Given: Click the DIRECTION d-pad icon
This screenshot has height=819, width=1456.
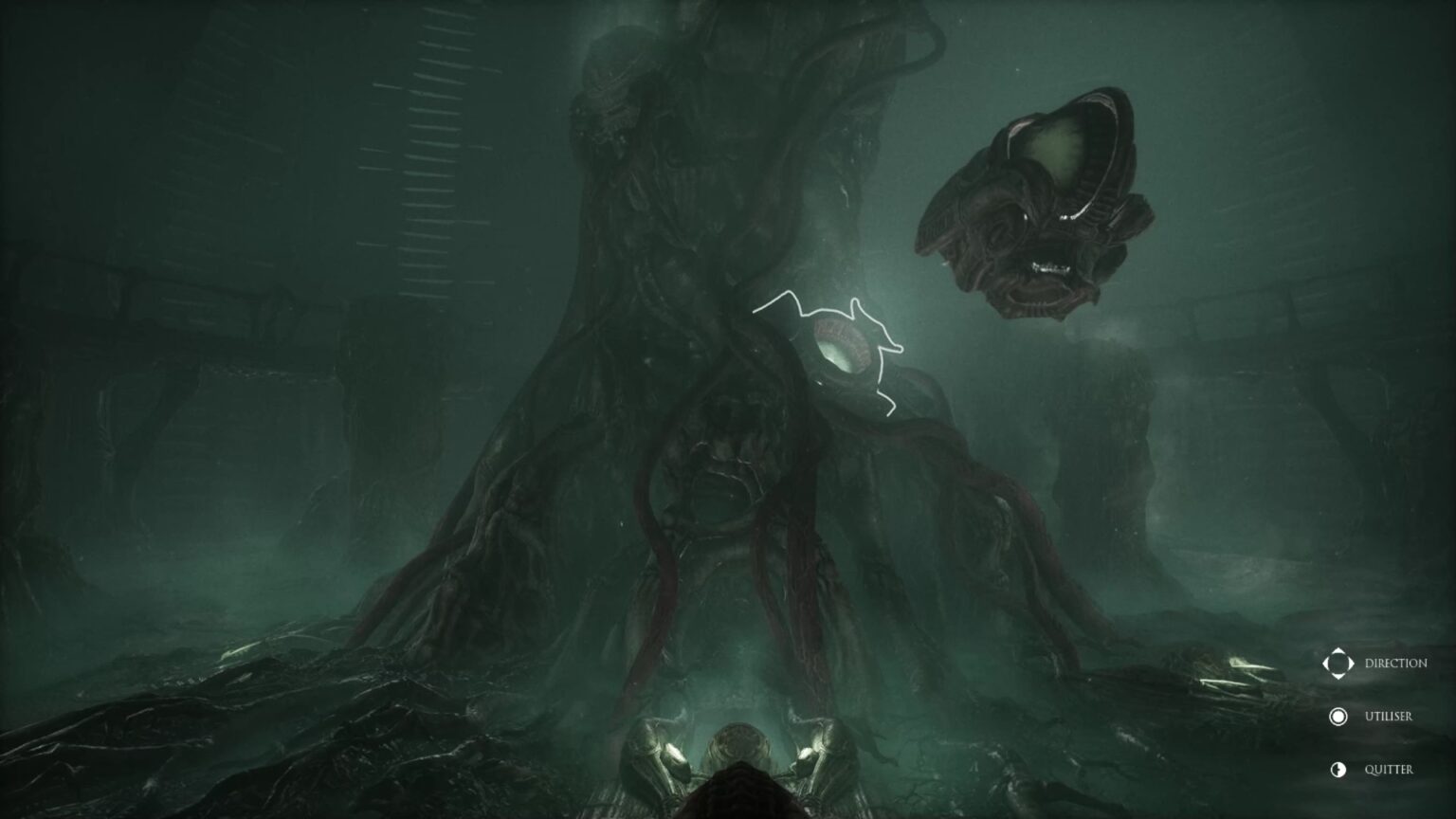Looking at the screenshot, I should coord(1339,664).
